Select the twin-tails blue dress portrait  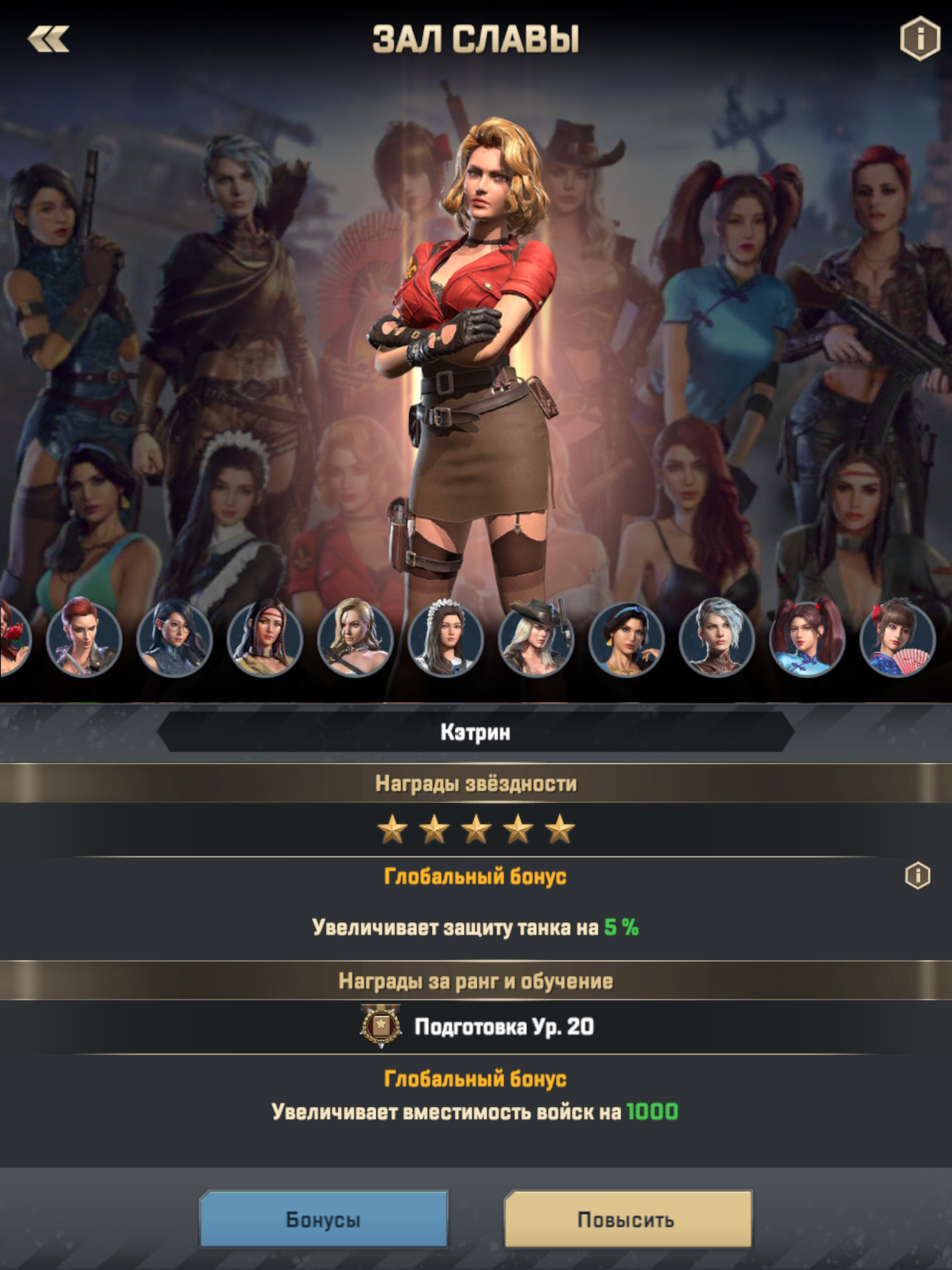[x=807, y=637]
